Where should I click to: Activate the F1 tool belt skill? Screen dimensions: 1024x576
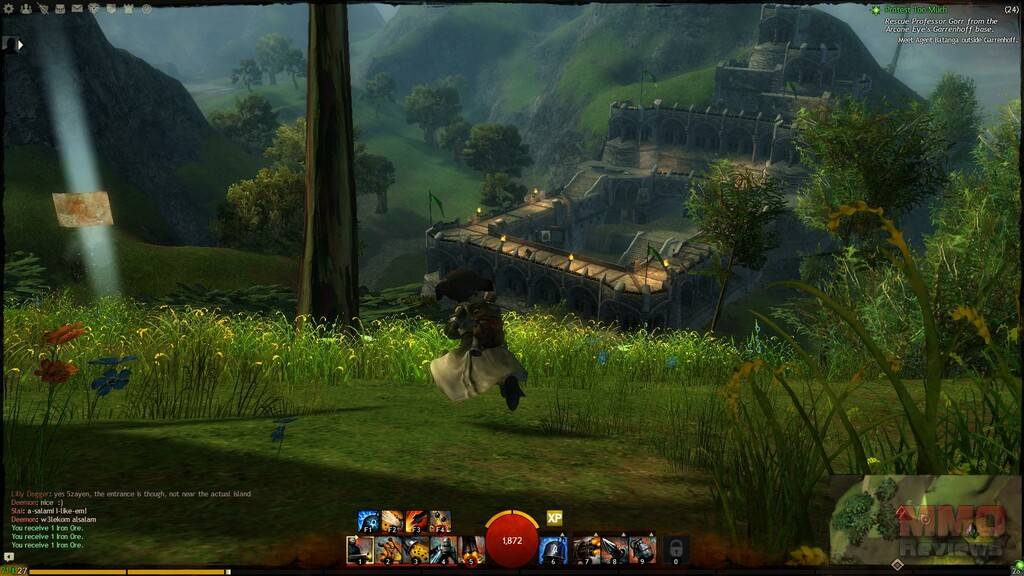point(368,521)
